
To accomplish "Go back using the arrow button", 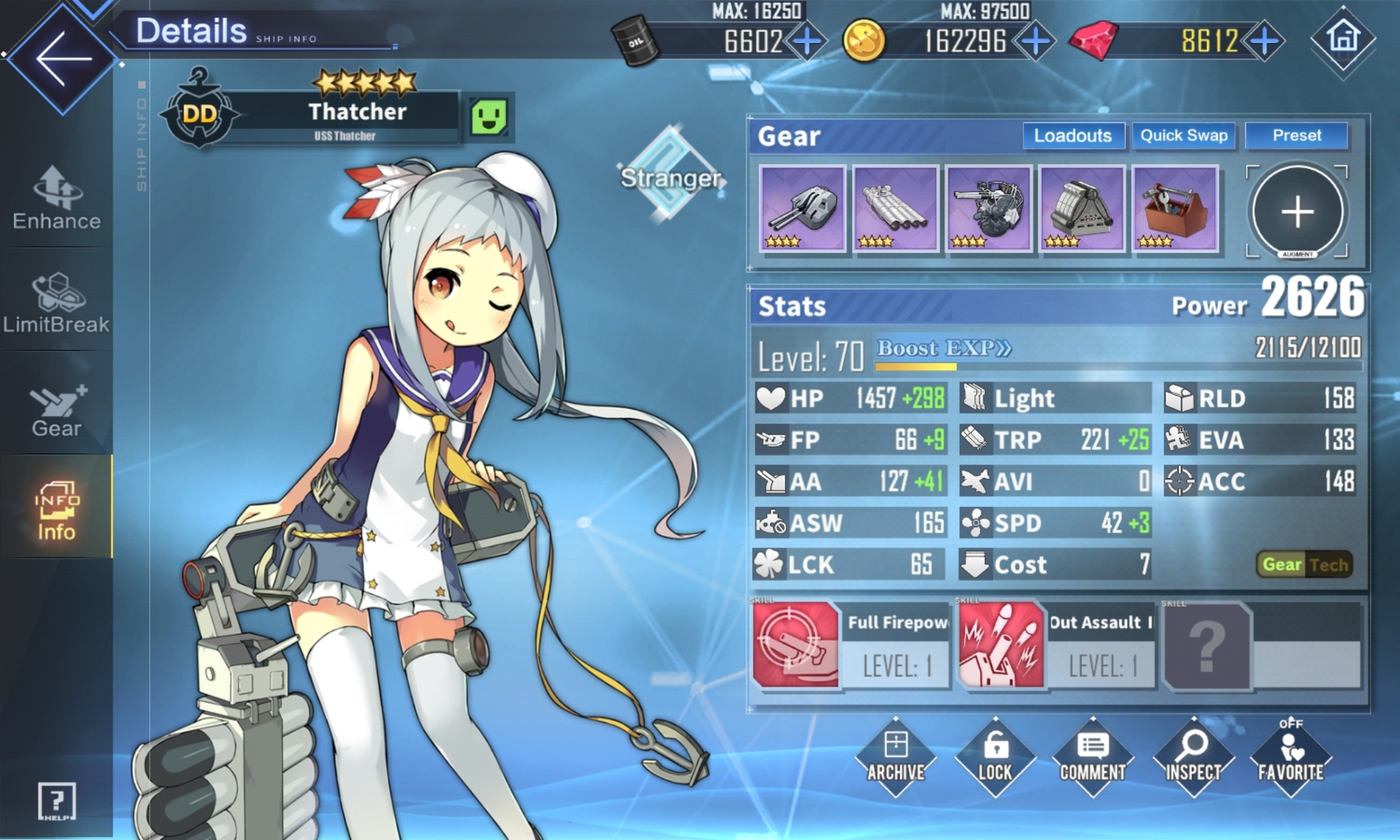I will click(63, 58).
